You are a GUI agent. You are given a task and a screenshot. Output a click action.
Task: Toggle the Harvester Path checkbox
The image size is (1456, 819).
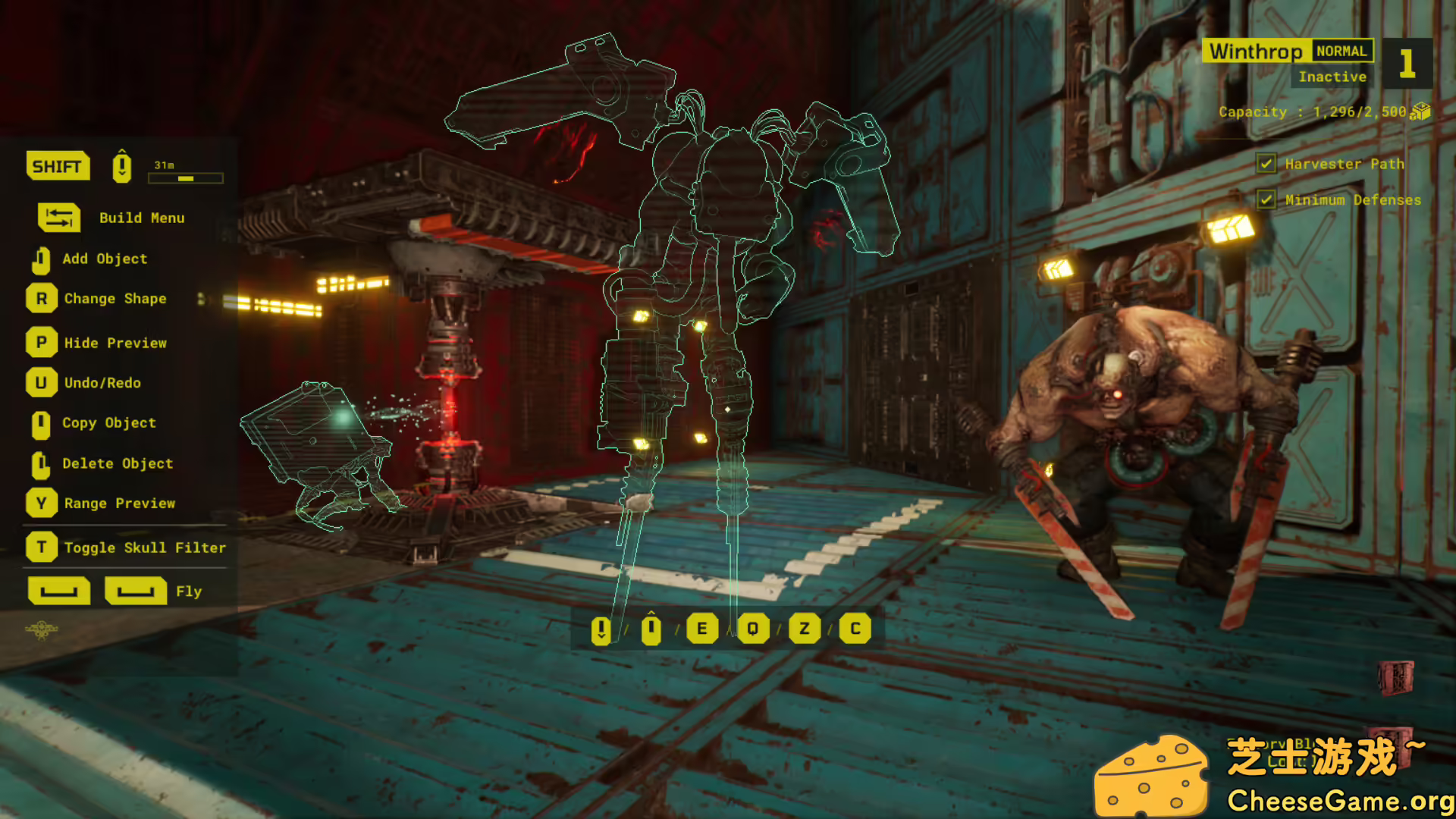(1266, 163)
